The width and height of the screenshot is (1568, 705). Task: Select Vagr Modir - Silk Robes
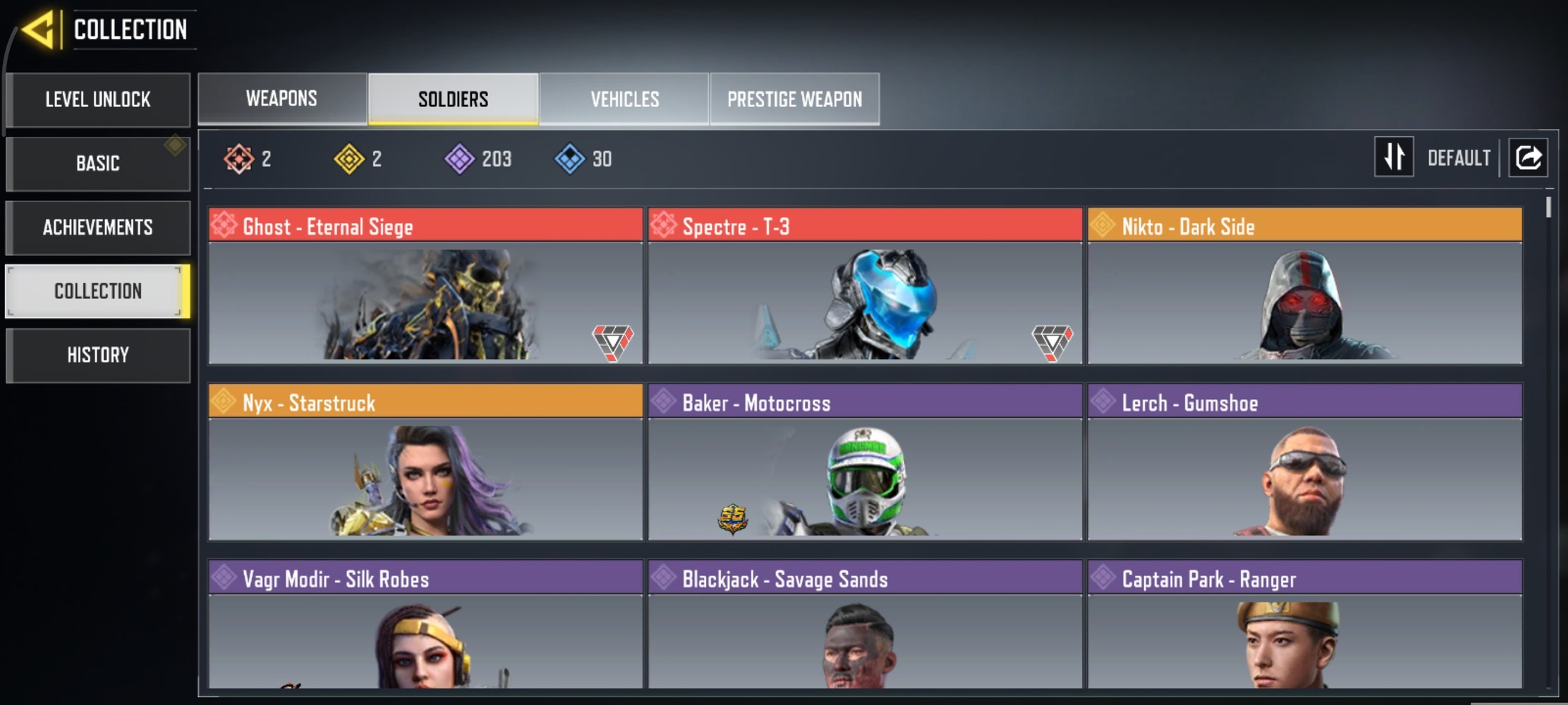coord(425,624)
